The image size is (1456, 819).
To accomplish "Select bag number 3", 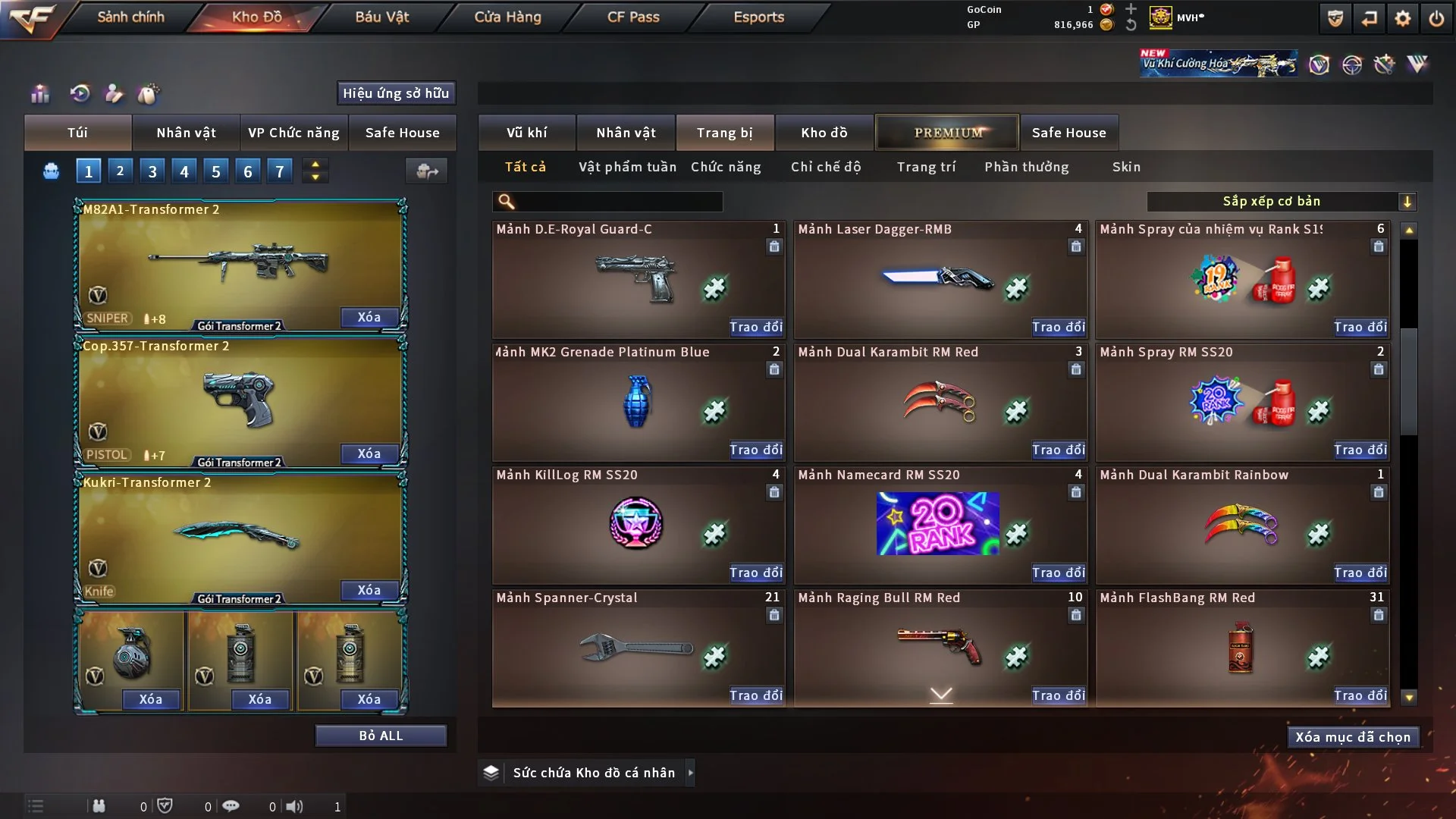I will (x=152, y=171).
